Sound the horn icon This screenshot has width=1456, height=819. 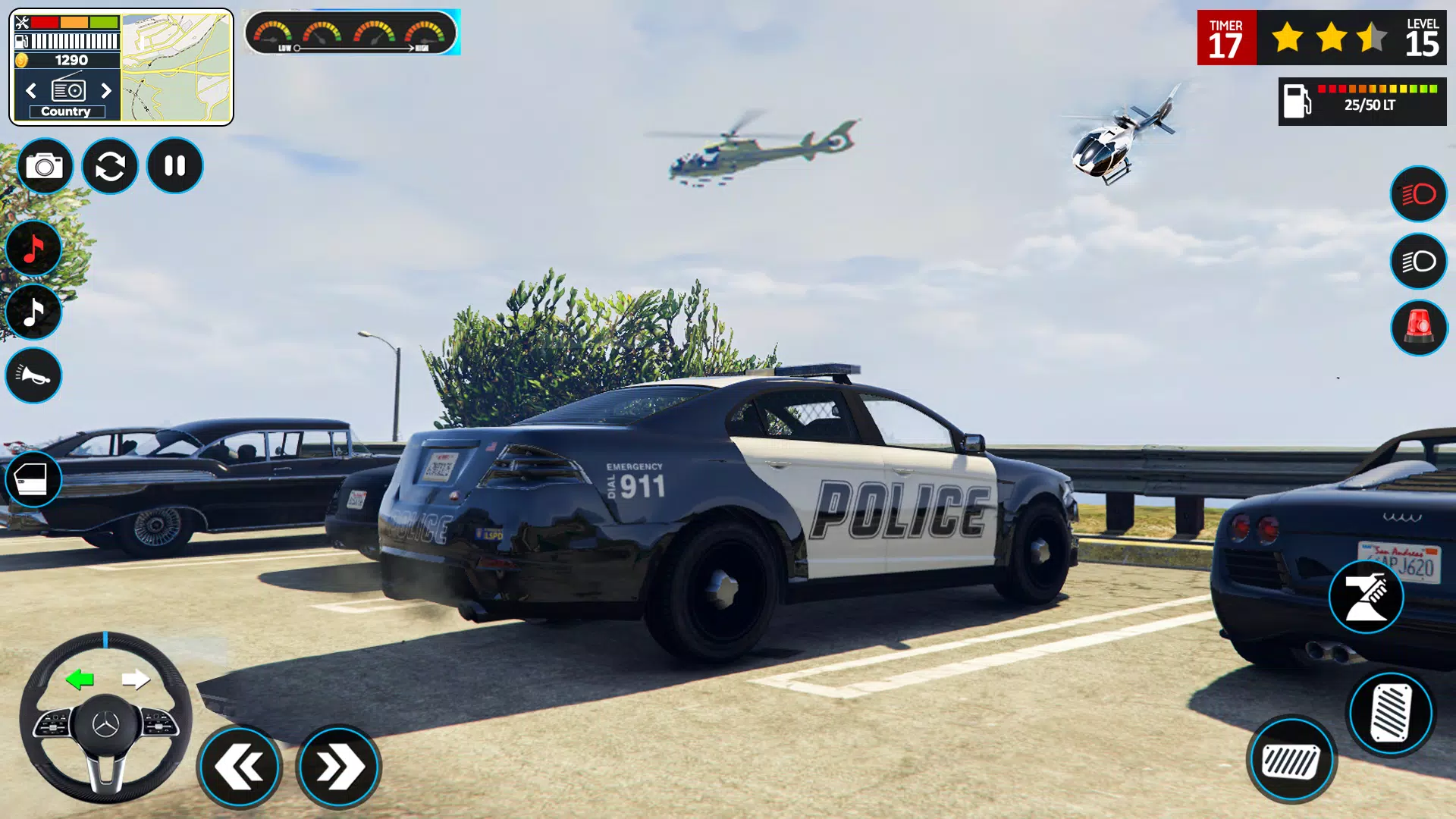[33, 376]
